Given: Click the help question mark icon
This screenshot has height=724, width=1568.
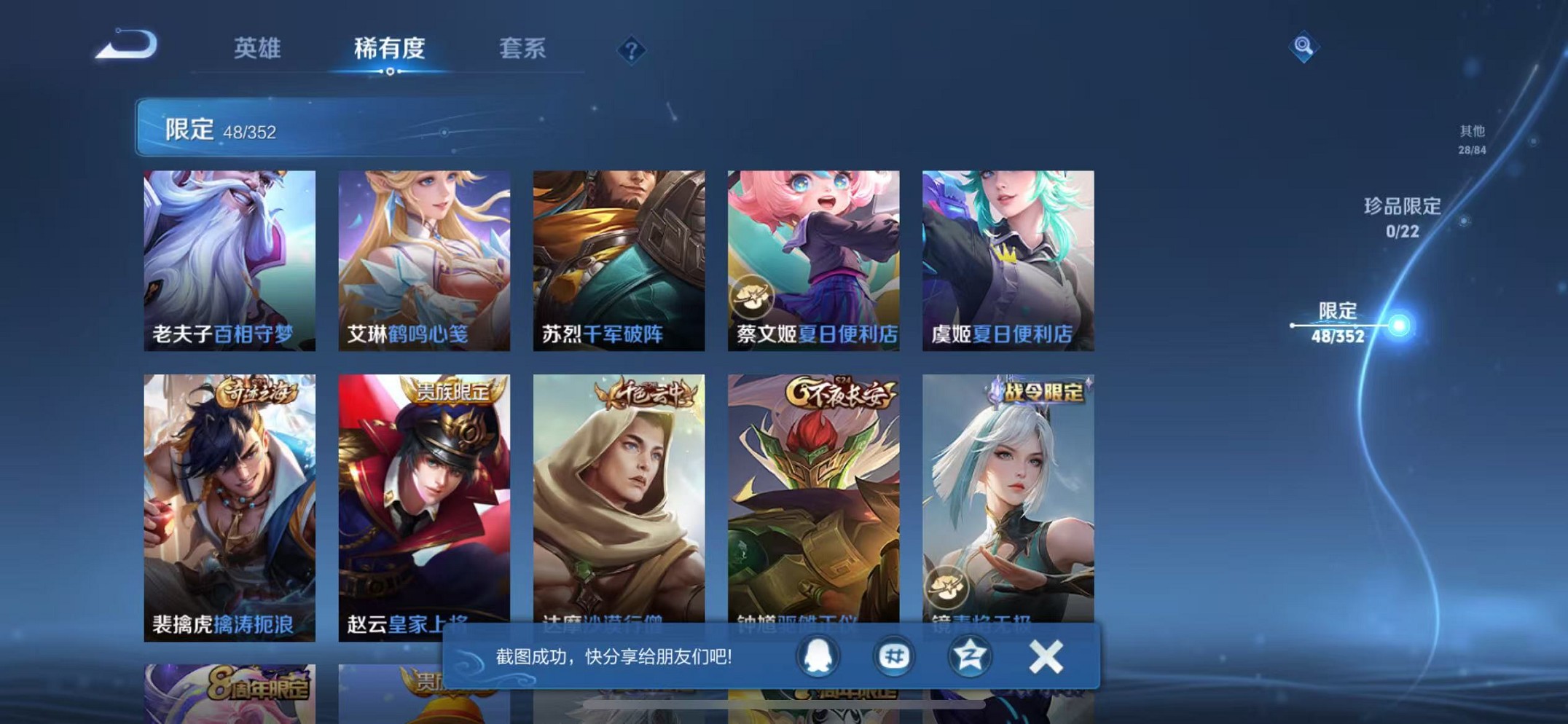Looking at the screenshot, I should pyautogui.click(x=632, y=50).
